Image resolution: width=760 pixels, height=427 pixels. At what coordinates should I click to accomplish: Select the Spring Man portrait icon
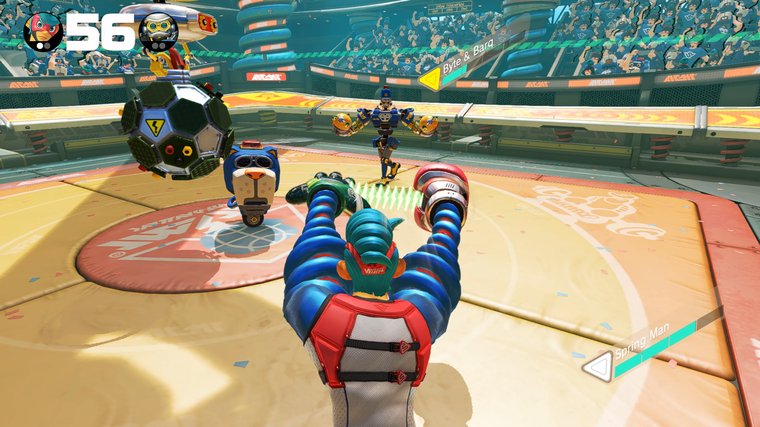pos(43,32)
